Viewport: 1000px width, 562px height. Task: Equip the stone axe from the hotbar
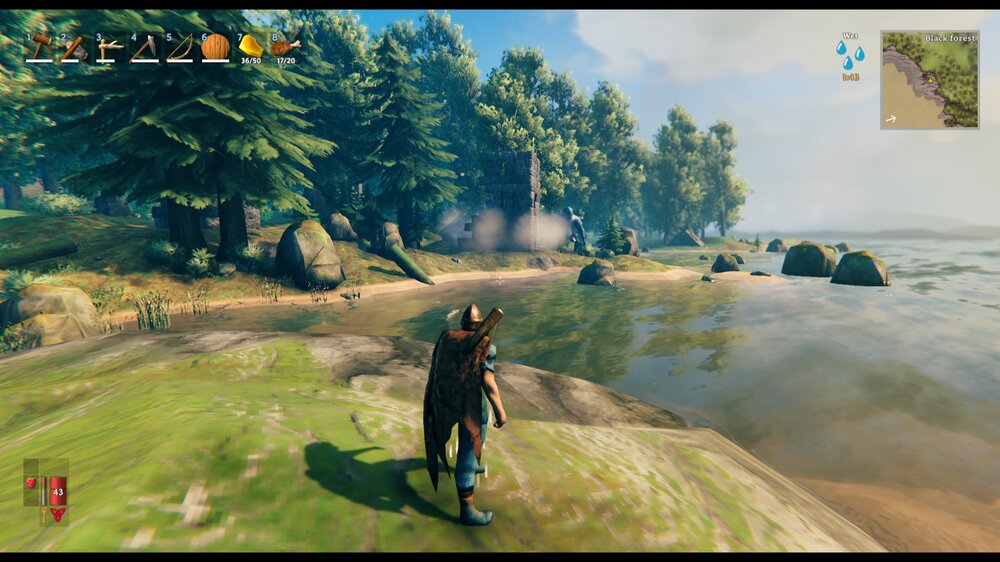[x=73, y=47]
